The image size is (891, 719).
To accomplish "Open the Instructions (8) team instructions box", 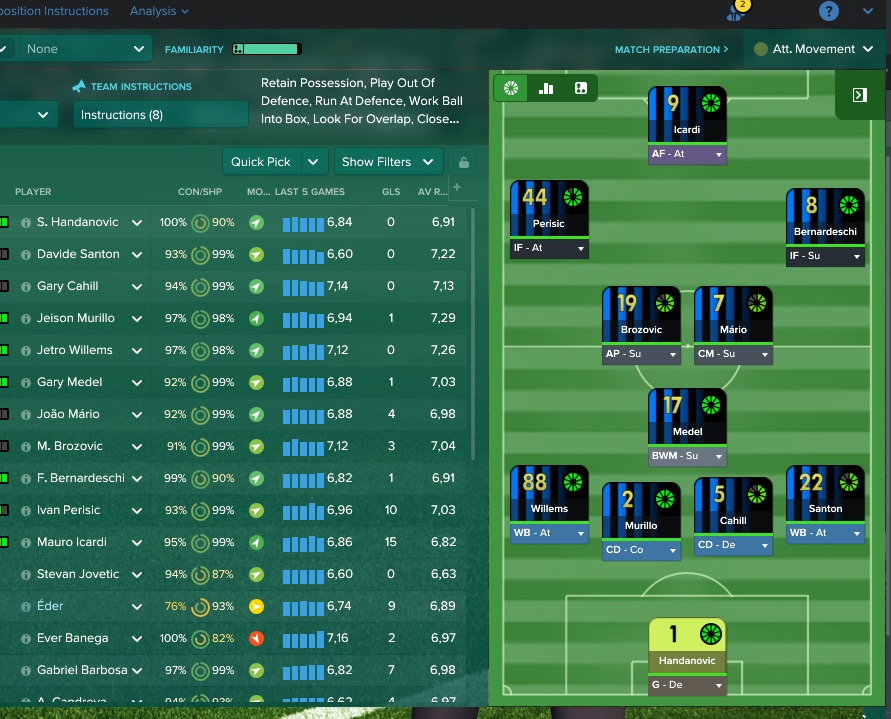I will [x=160, y=115].
